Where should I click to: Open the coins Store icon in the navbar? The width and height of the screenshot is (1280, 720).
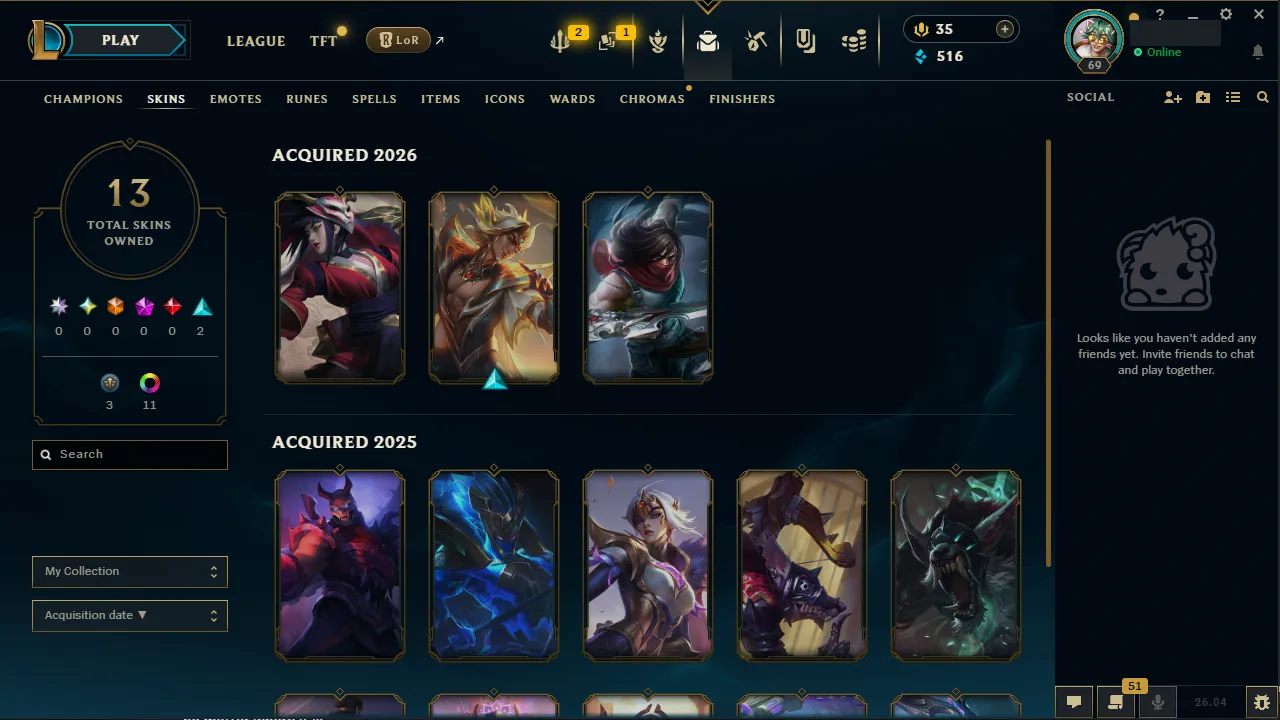[x=854, y=40]
